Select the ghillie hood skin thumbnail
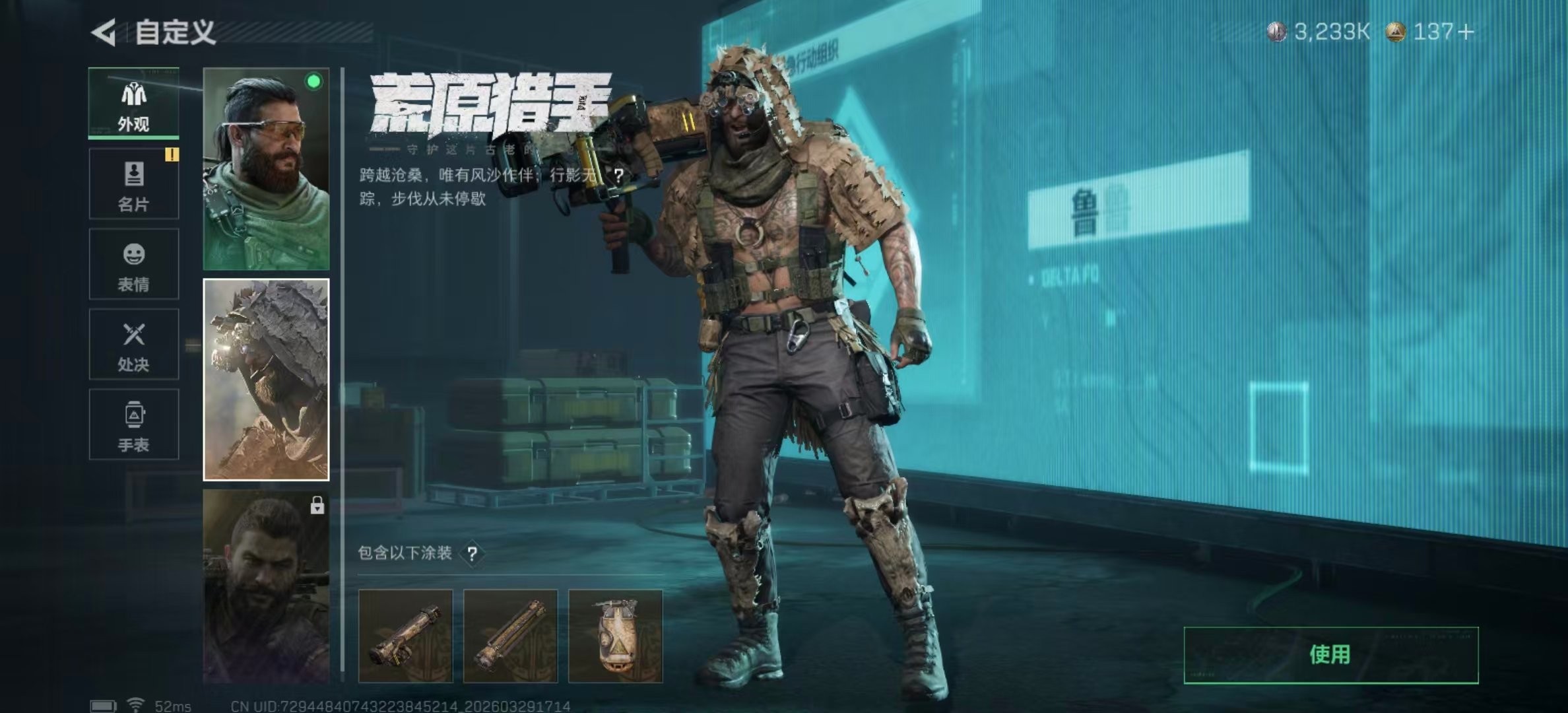The width and height of the screenshot is (1568, 713). pyautogui.click(x=266, y=380)
